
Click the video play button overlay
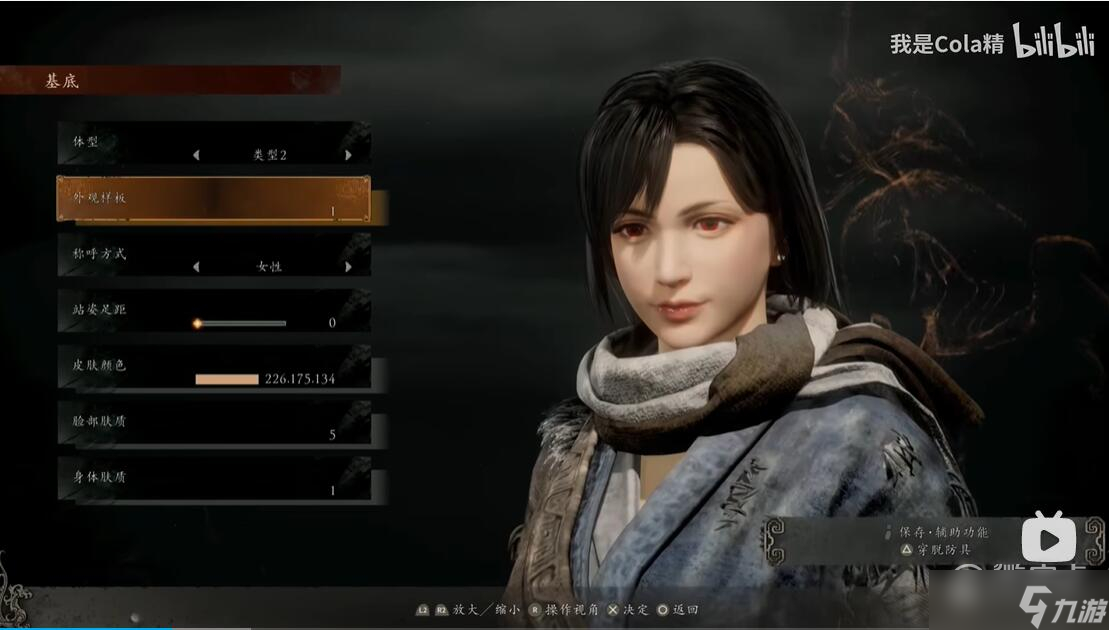click(1048, 540)
